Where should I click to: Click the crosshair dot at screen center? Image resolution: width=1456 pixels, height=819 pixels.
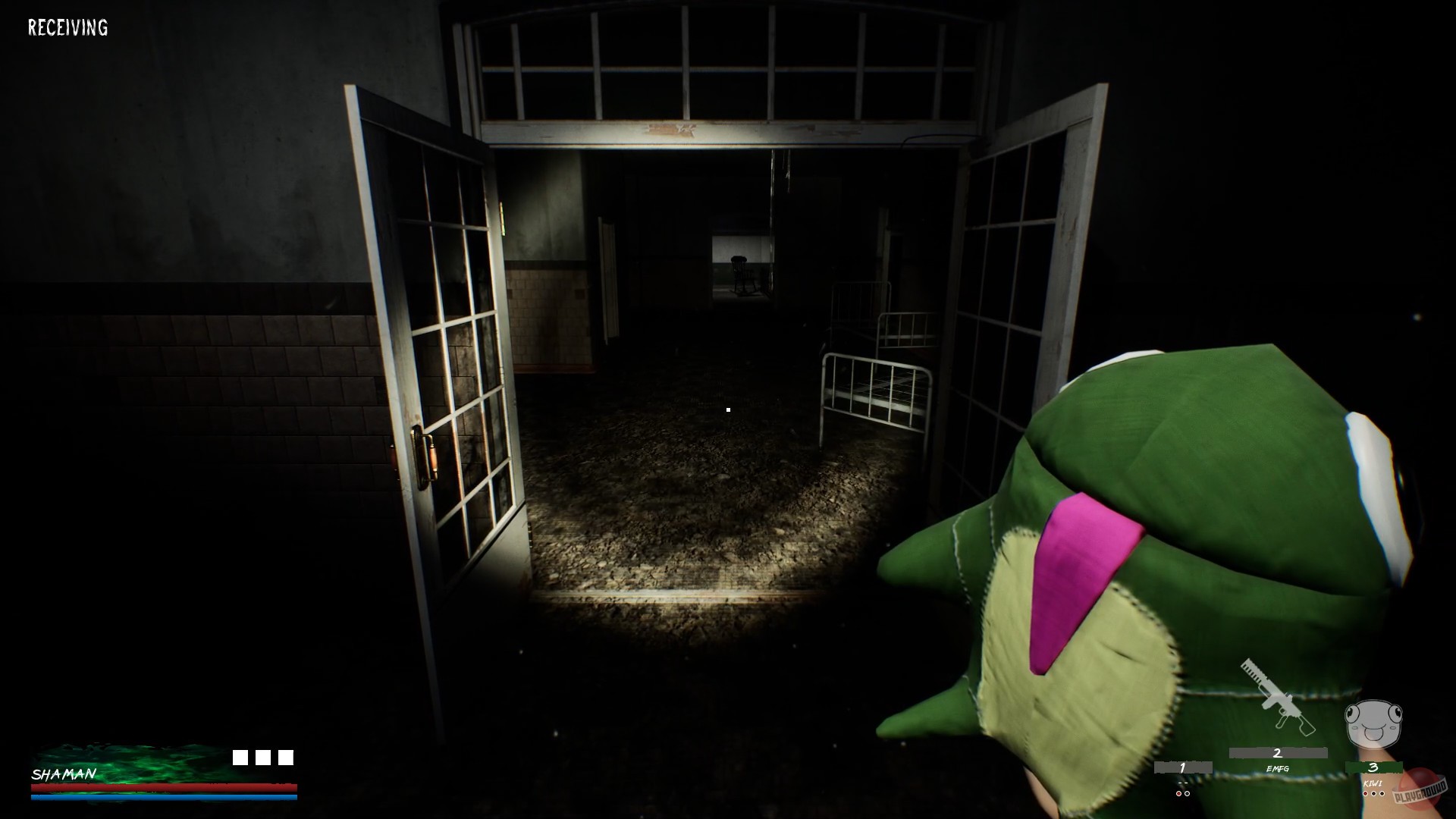[x=728, y=409]
